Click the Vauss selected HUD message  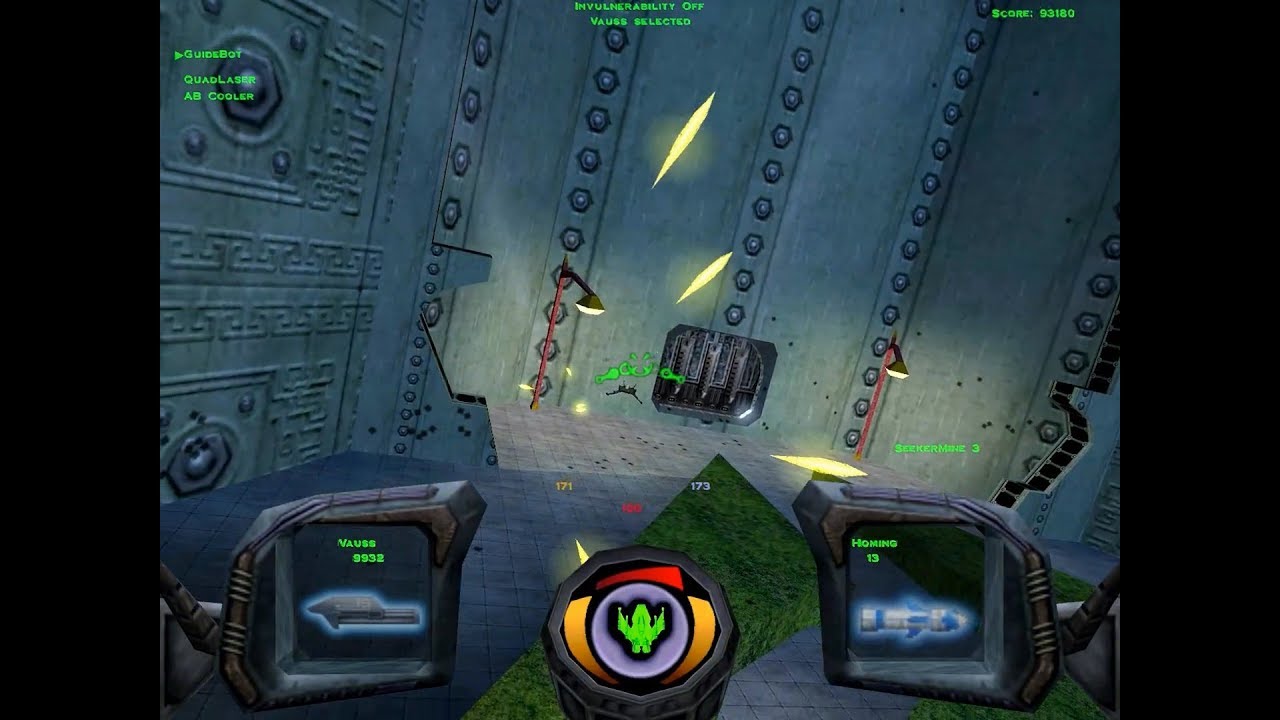click(639, 20)
